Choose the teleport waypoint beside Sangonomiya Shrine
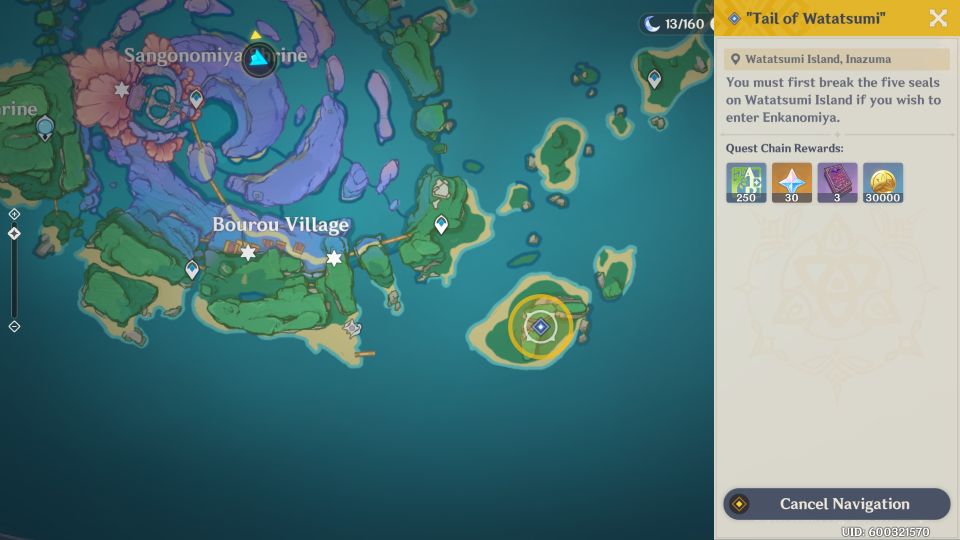The image size is (960, 540). coord(196,99)
